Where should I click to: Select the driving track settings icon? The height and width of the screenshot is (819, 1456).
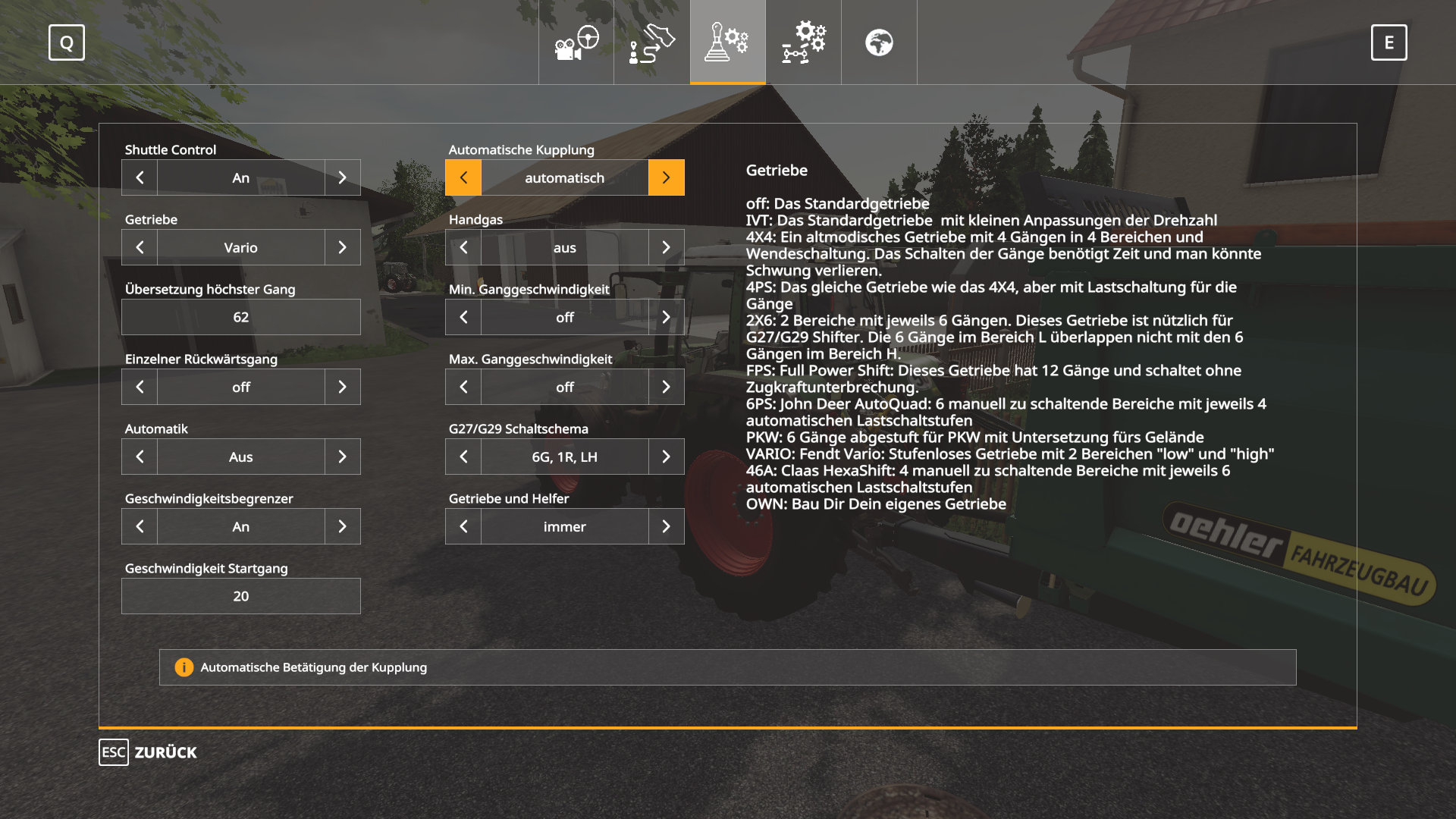pyautogui.click(x=651, y=42)
